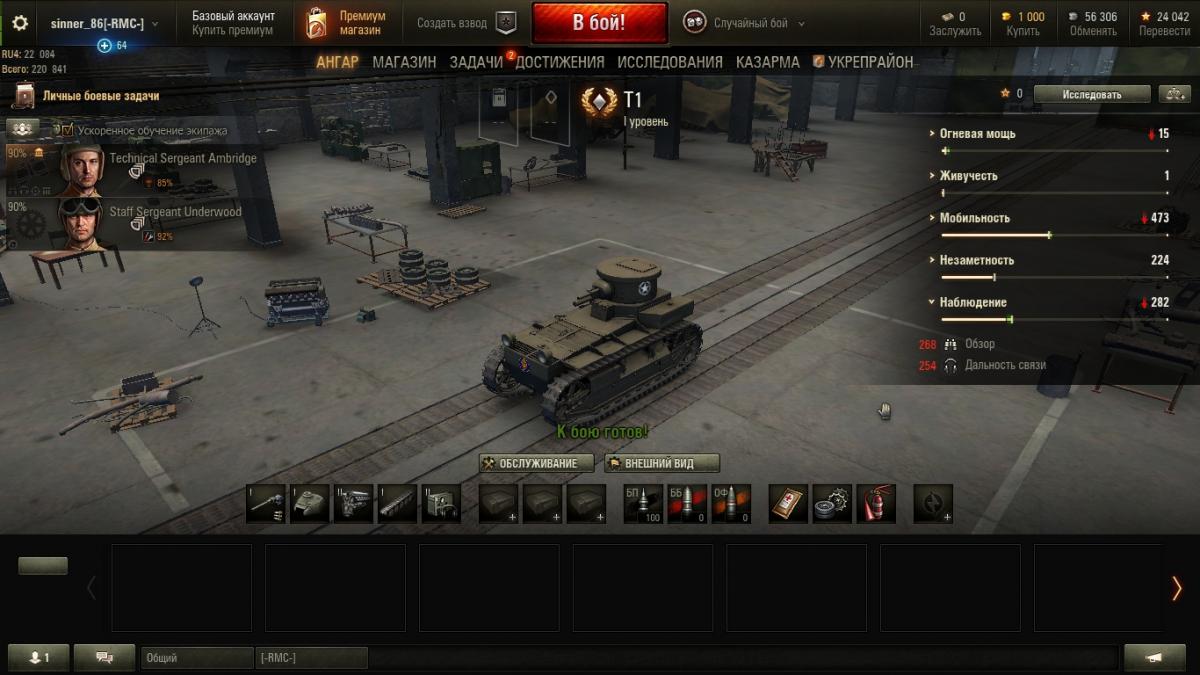Switch to the МАГАЗИН tab
Screen dimensions: 1200x675
click(404, 62)
